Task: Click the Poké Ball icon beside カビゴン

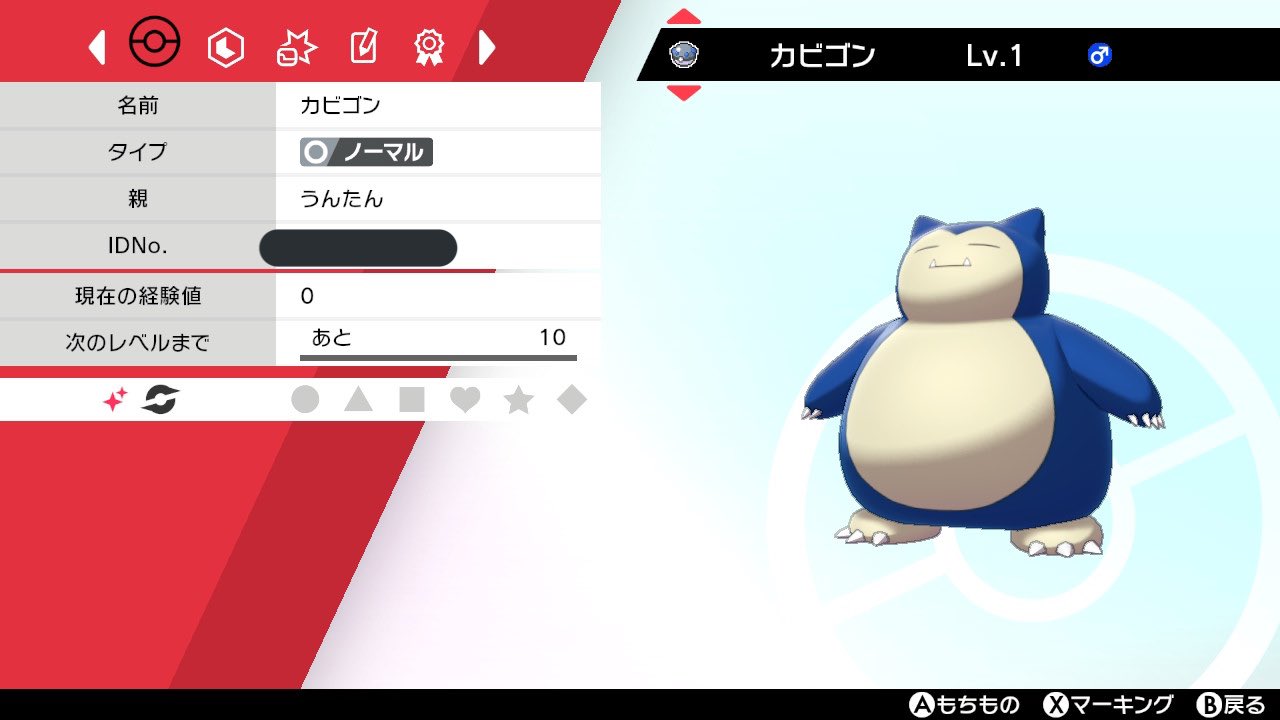Action: [x=684, y=55]
